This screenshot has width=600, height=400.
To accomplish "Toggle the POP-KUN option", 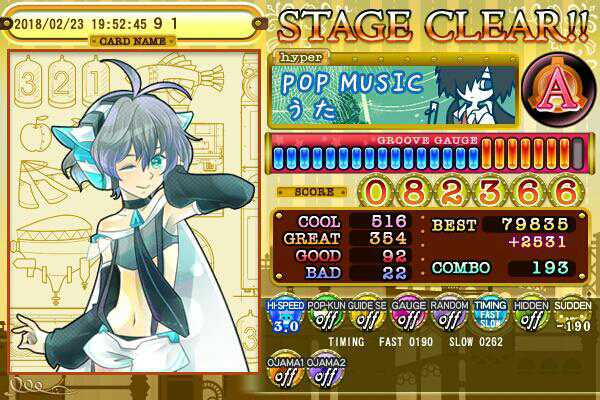I will [x=323, y=318].
